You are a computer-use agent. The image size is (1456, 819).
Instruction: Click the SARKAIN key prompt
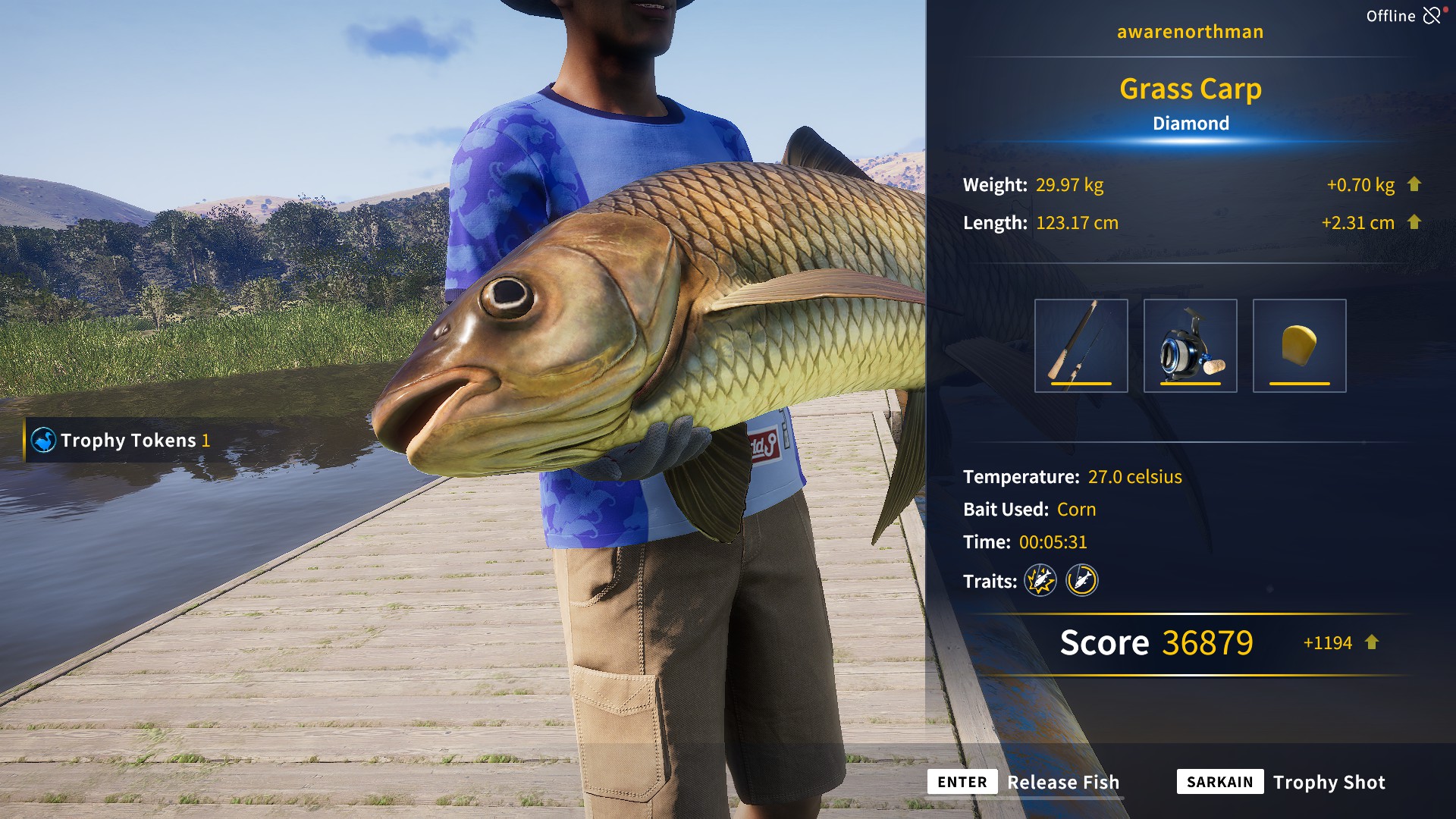(x=1219, y=782)
